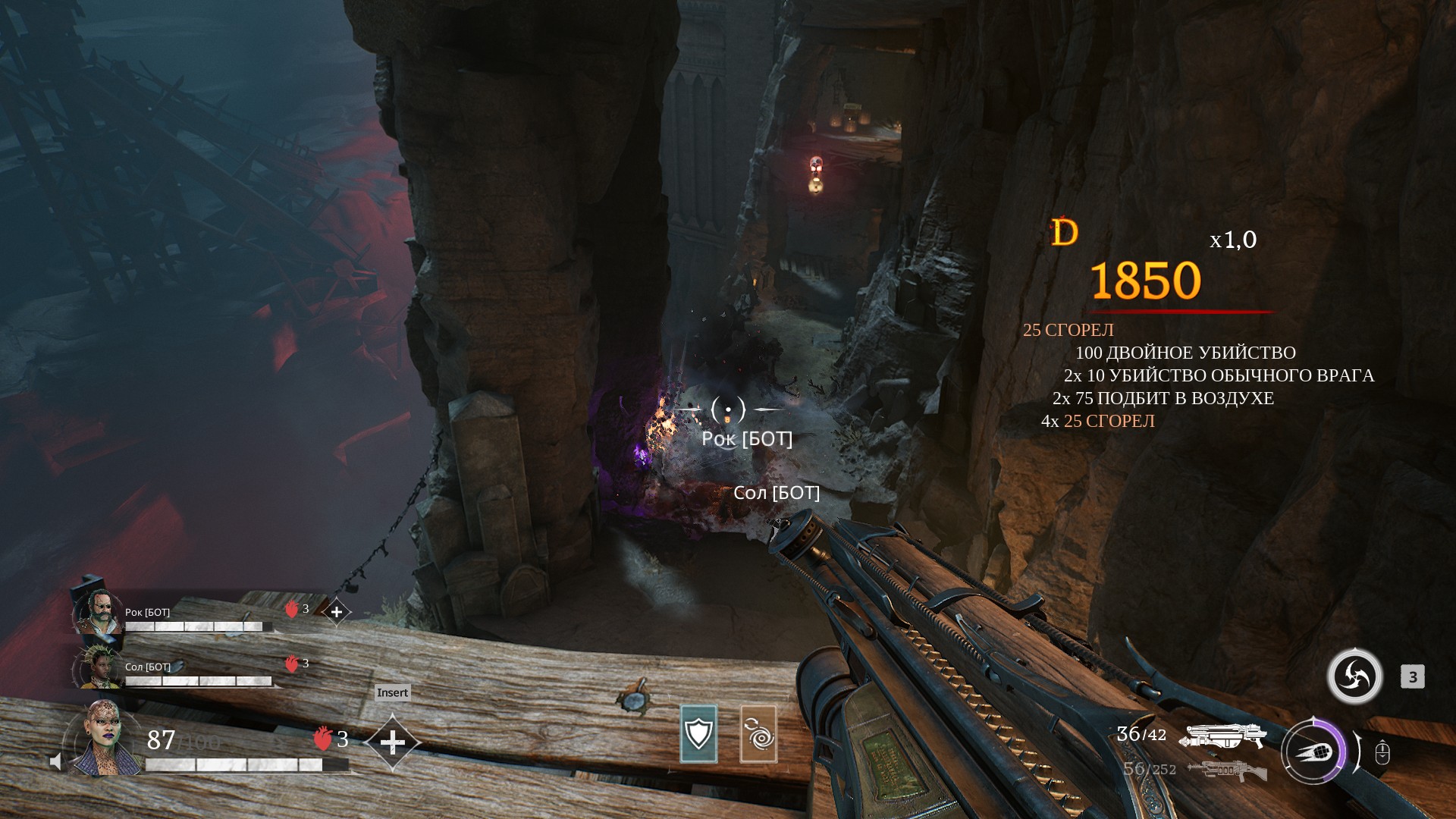Use the healing item marked Insert
Viewport: 1456px width, 819px height.
392,742
